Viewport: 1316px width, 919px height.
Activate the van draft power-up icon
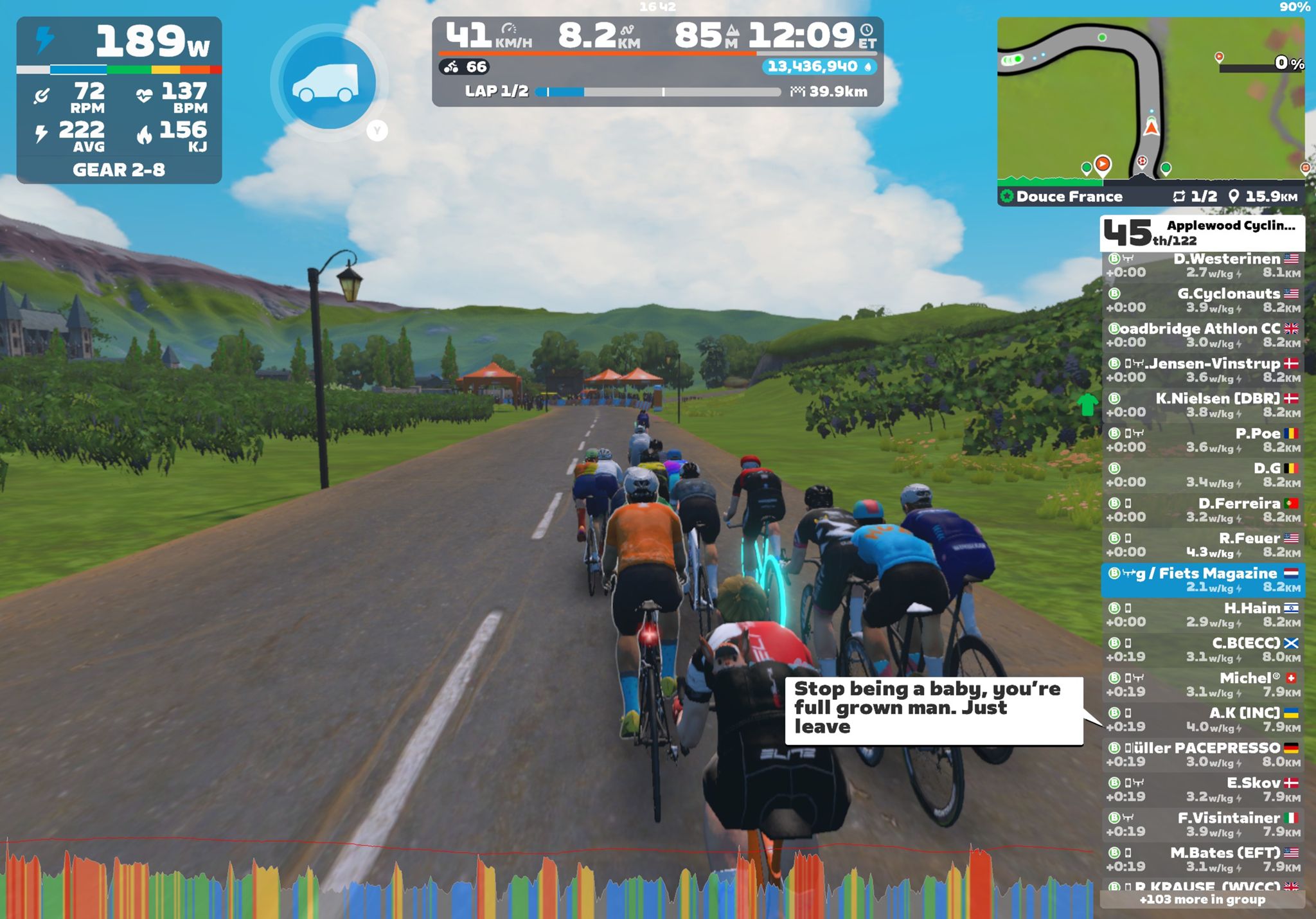(329, 83)
